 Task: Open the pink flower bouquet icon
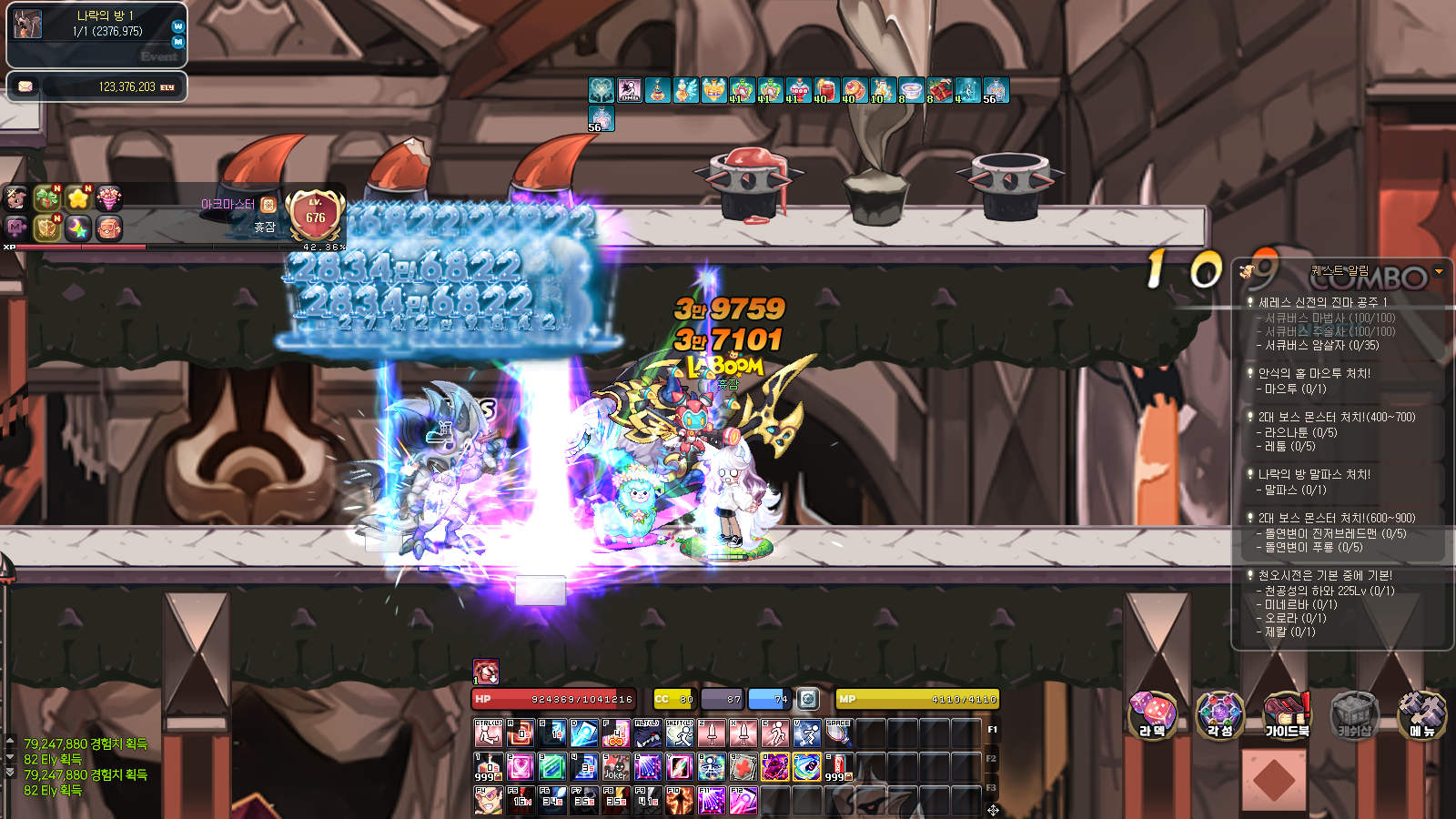tap(109, 197)
